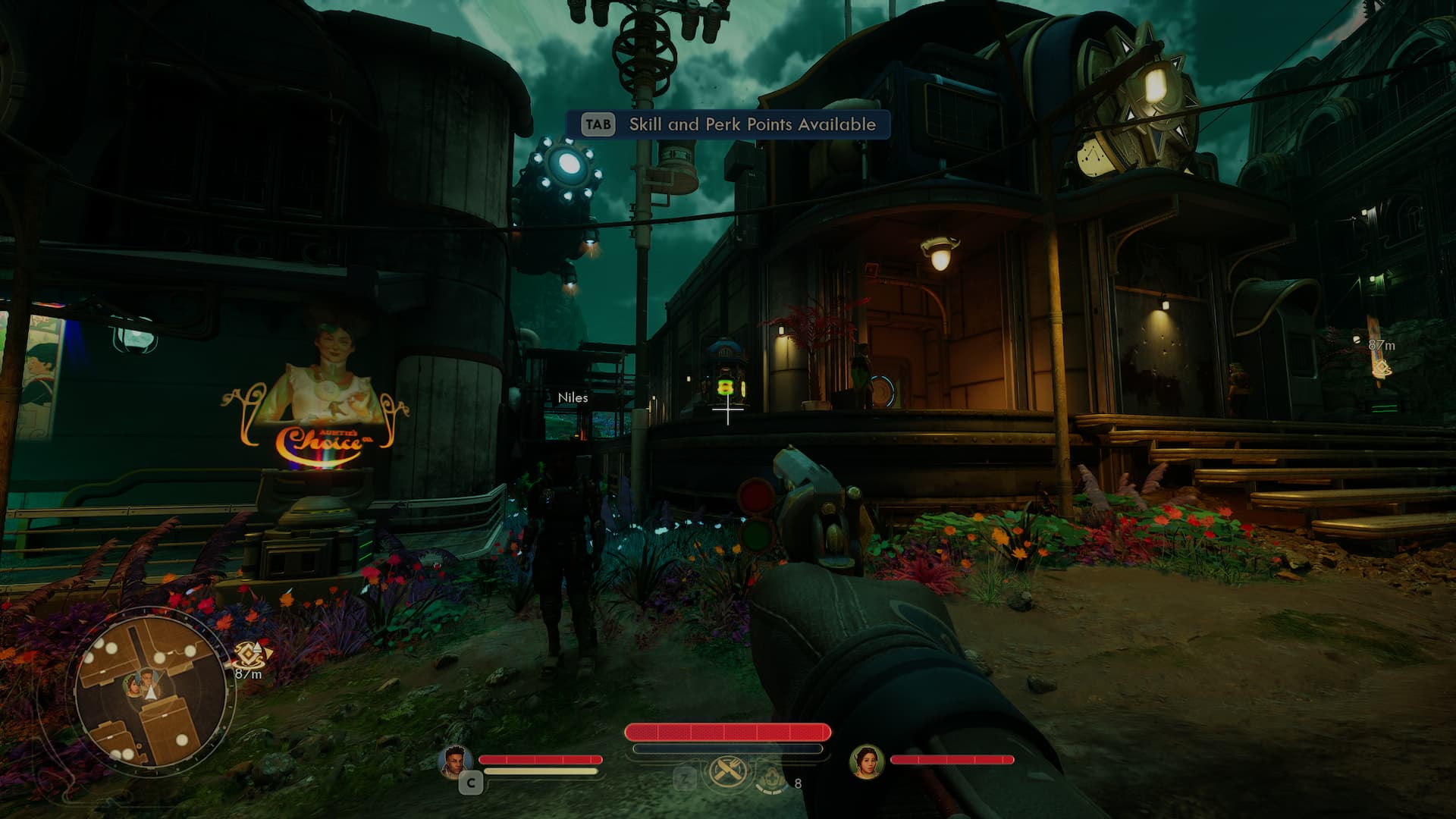Open the Skill and Perk Points notification

pos(728,124)
